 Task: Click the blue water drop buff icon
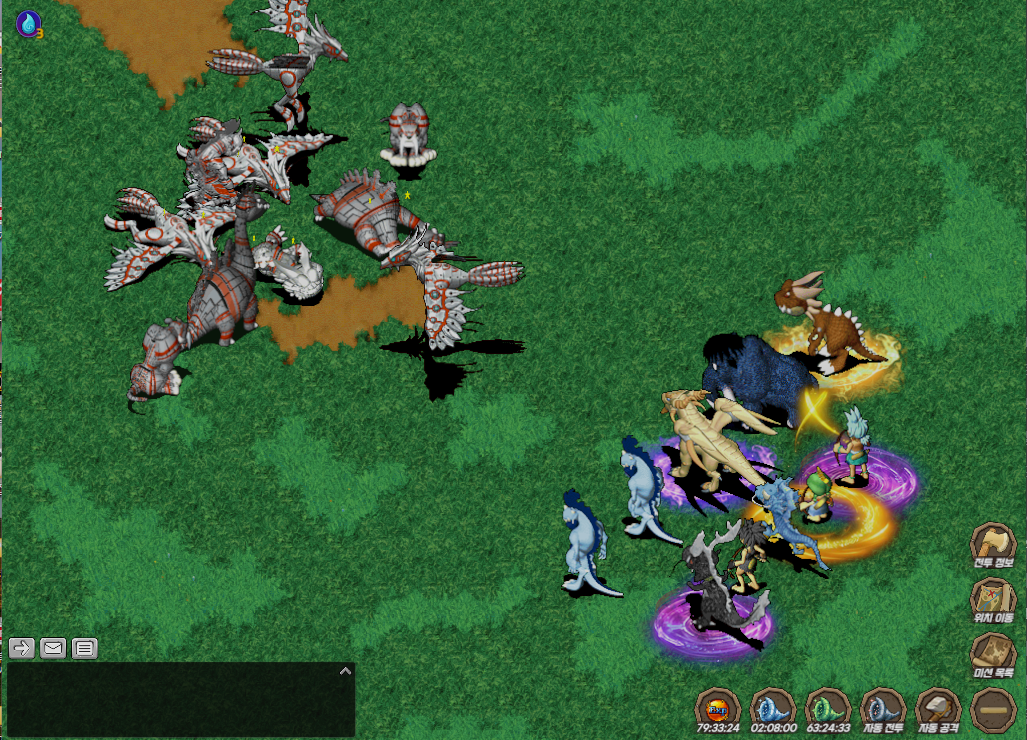tap(28, 22)
